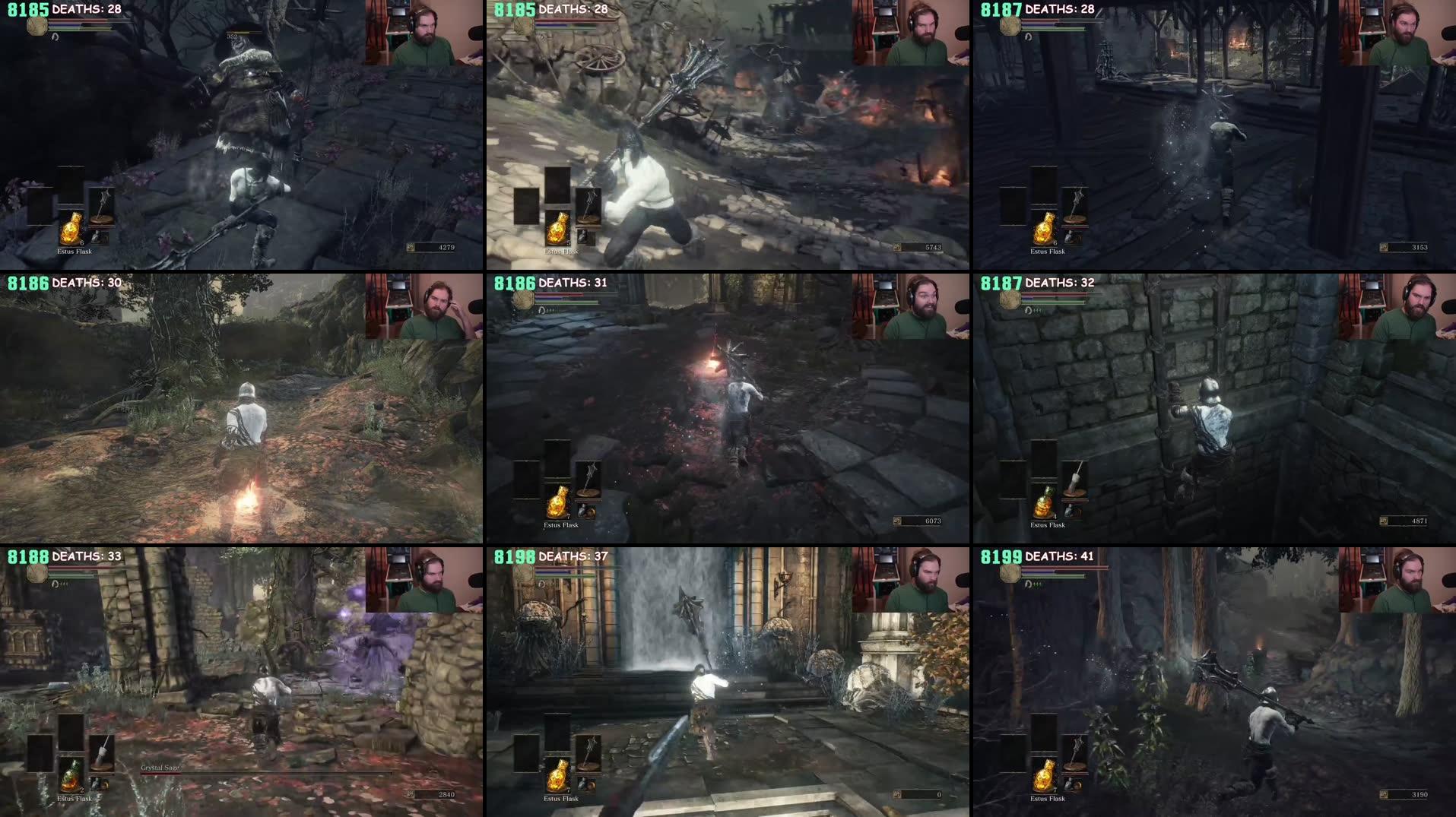Expand the 8198 gameplay panel

coord(728,680)
